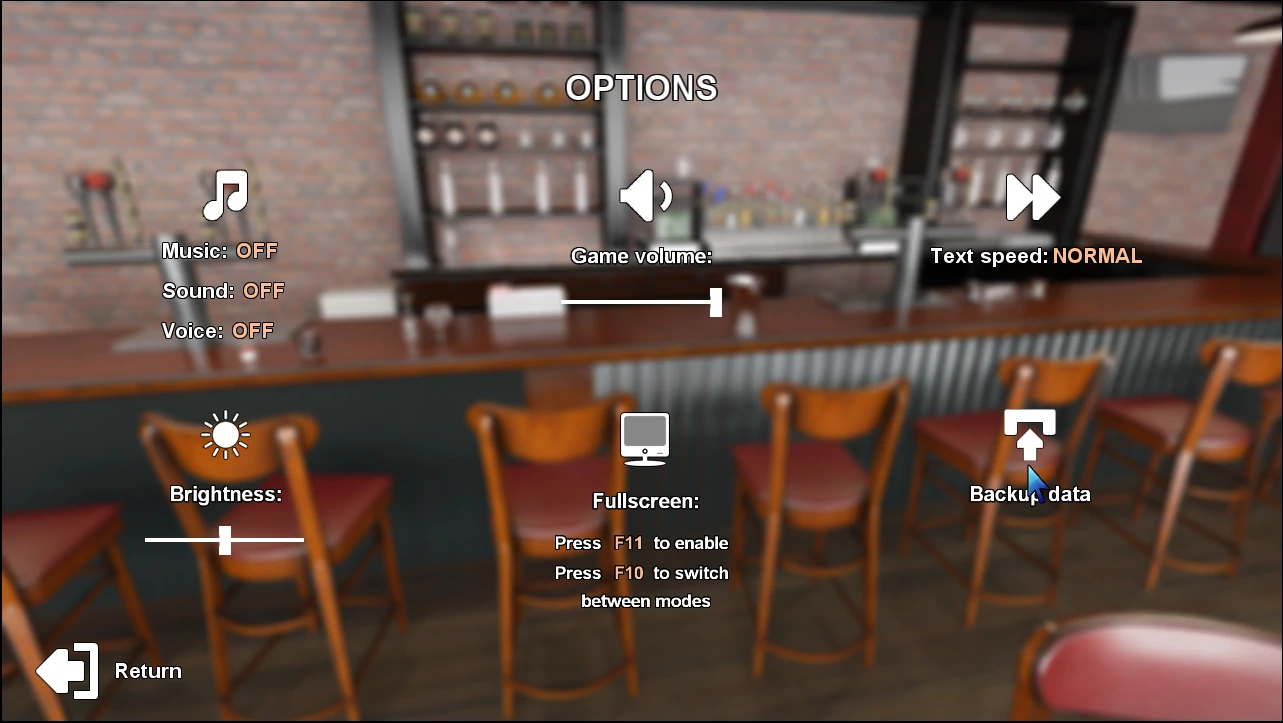Change the Text speed setting
1283x723 pixels.
[1096, 256]
